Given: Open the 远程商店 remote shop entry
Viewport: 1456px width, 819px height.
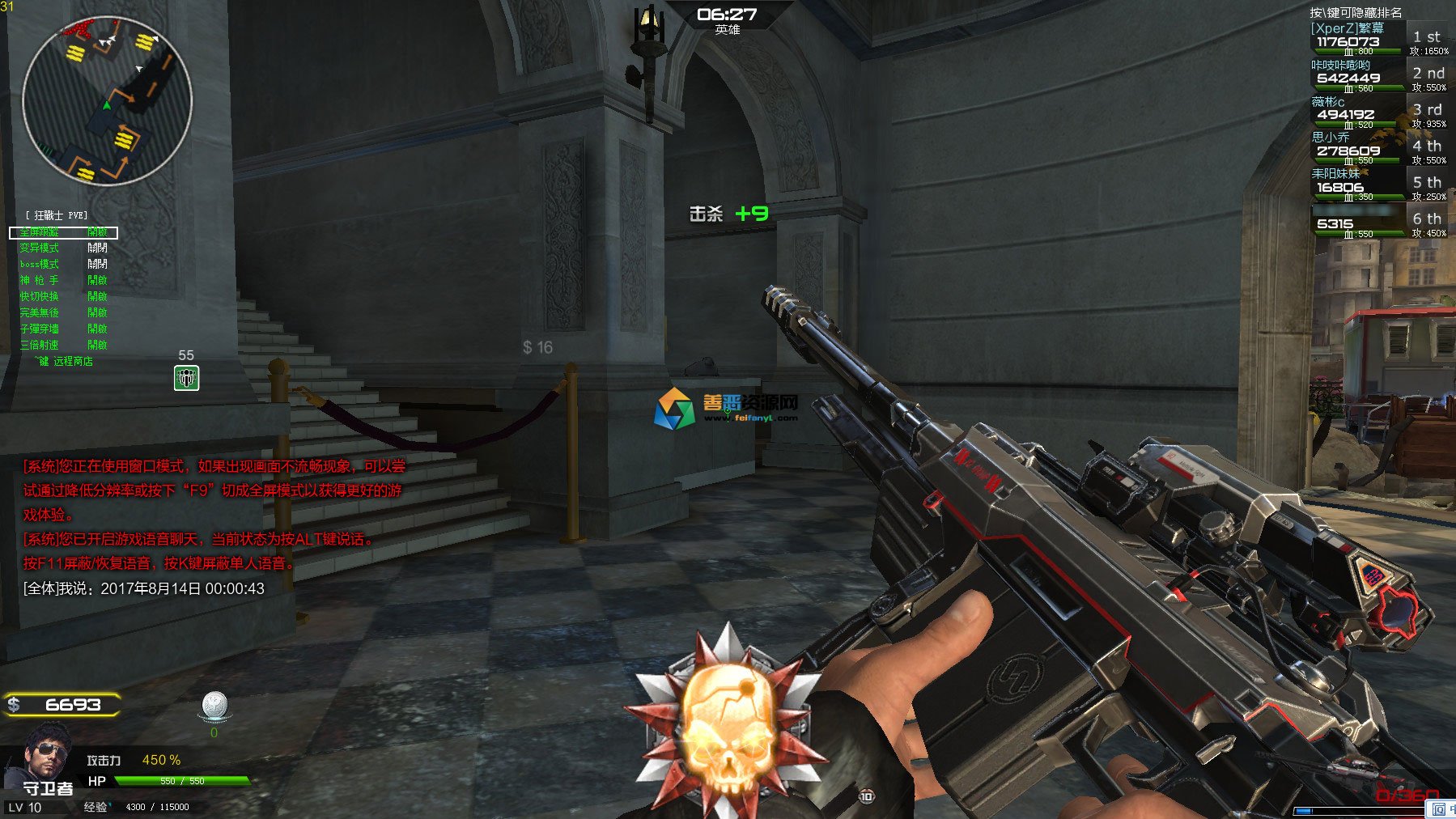Looking at the screenshot, I should (66, 361).
